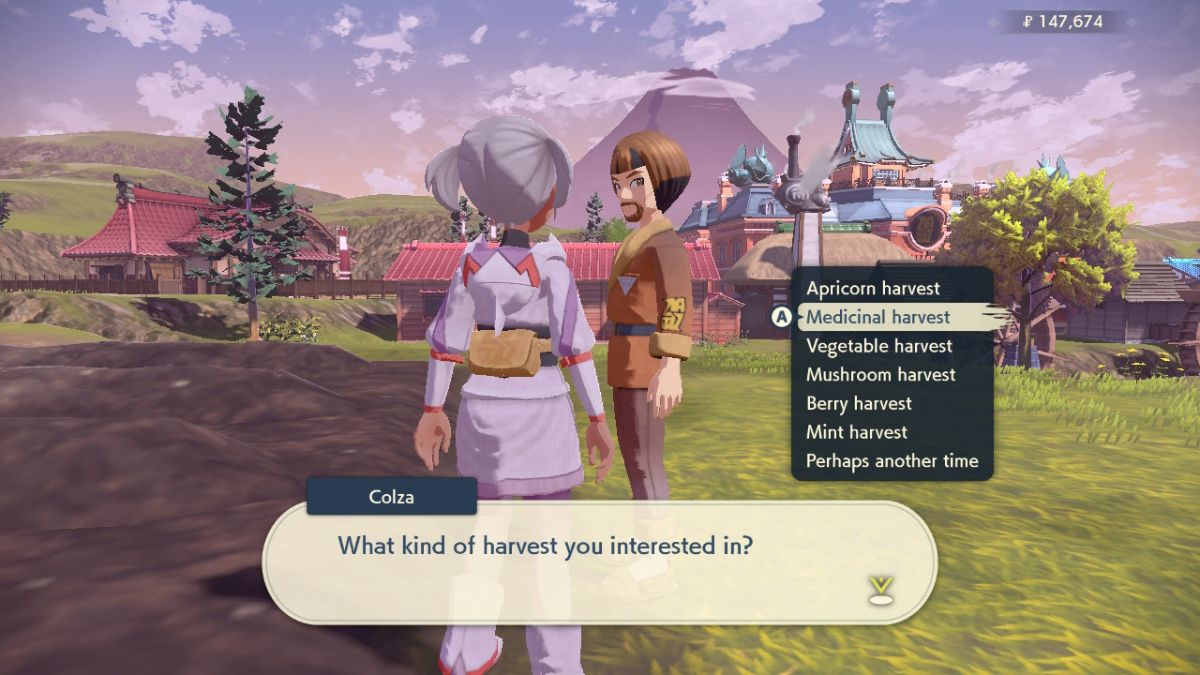Choose the Apricorn harvest option
Screen dimensions: 1200x675
click(x=873, y=289)
